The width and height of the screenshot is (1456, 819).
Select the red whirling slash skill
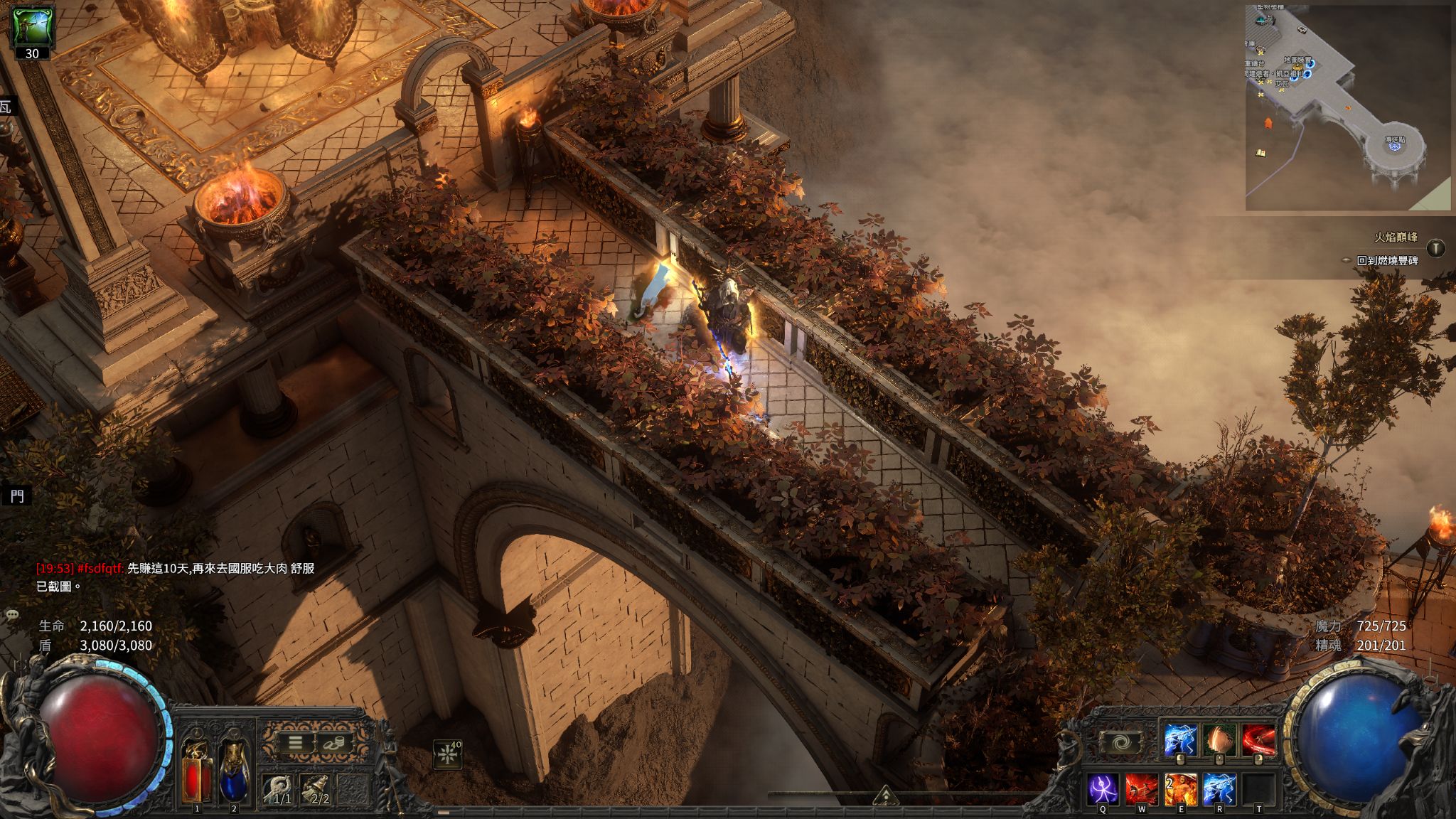(1258, 740)
